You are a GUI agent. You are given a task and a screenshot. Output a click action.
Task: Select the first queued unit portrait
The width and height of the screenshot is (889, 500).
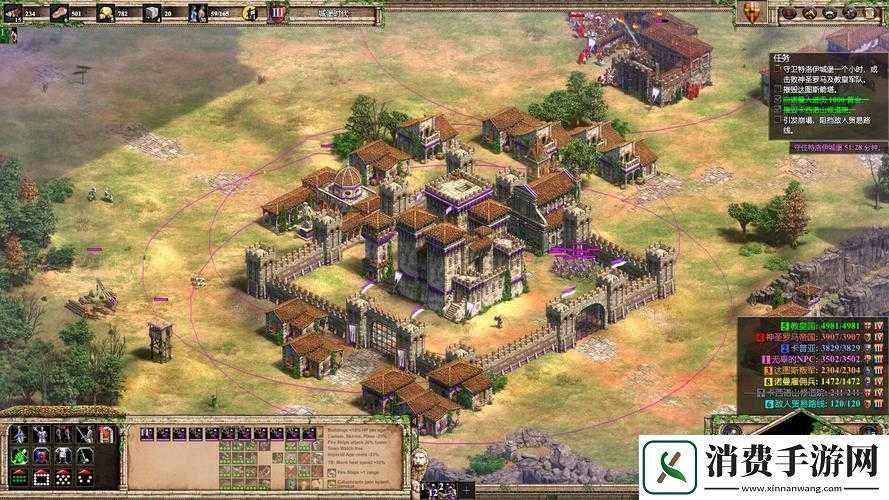coord(146,434)
